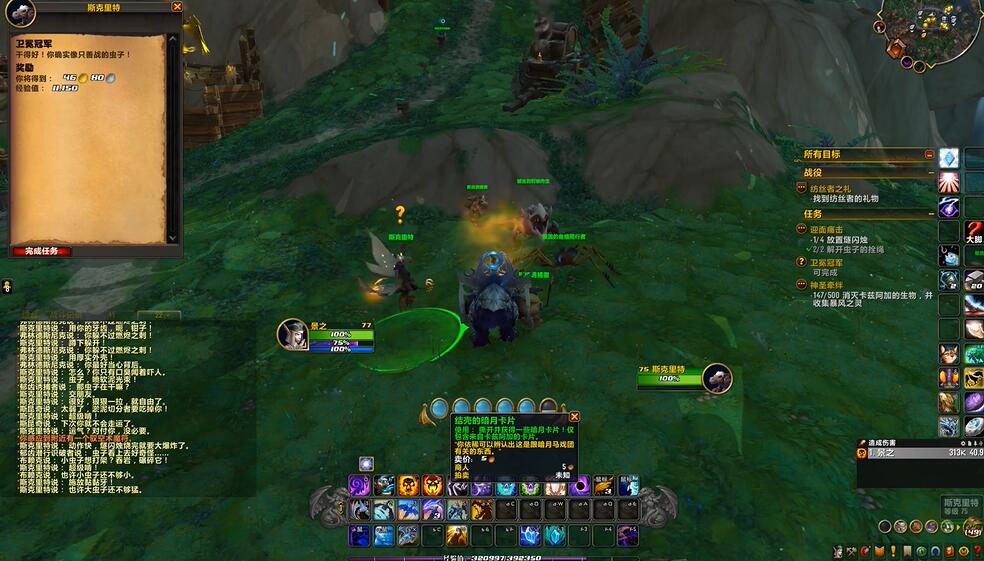Collapse the 战役 campaign section
Screen dimensions: 984x561
(x=929, y=173)
